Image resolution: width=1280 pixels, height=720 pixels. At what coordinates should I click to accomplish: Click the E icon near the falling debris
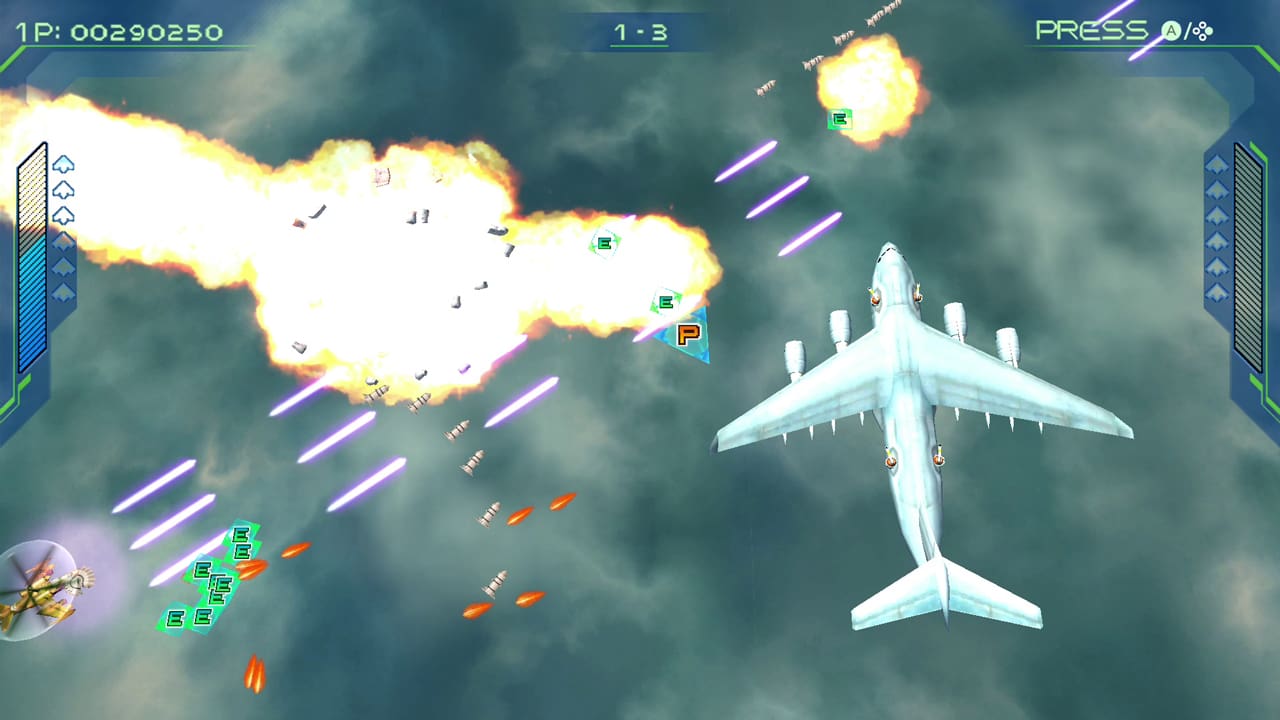(x=603, y=242)
